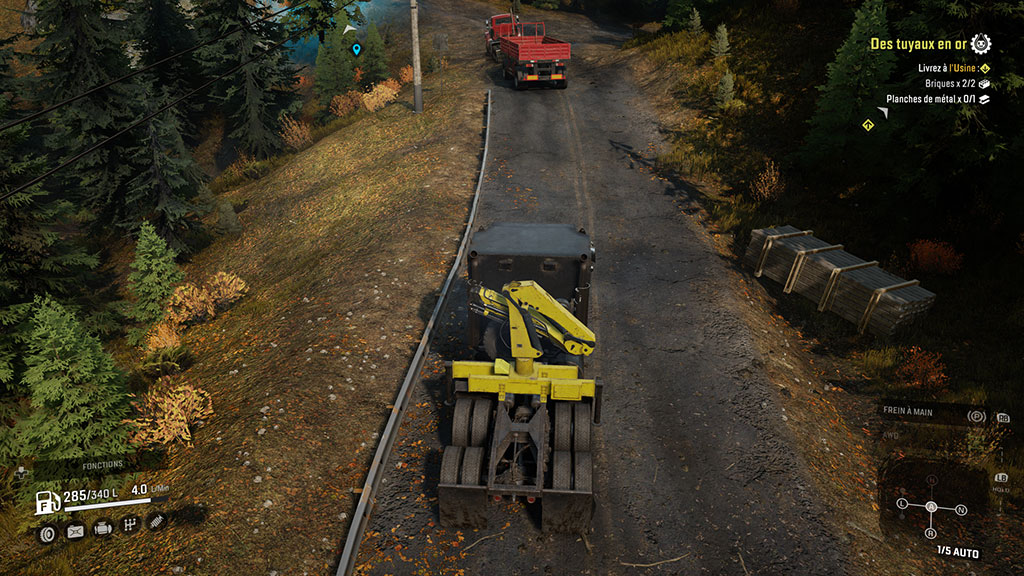Select Auto gear on gear selector
The image size is (1024, 576).
[931, 506]
